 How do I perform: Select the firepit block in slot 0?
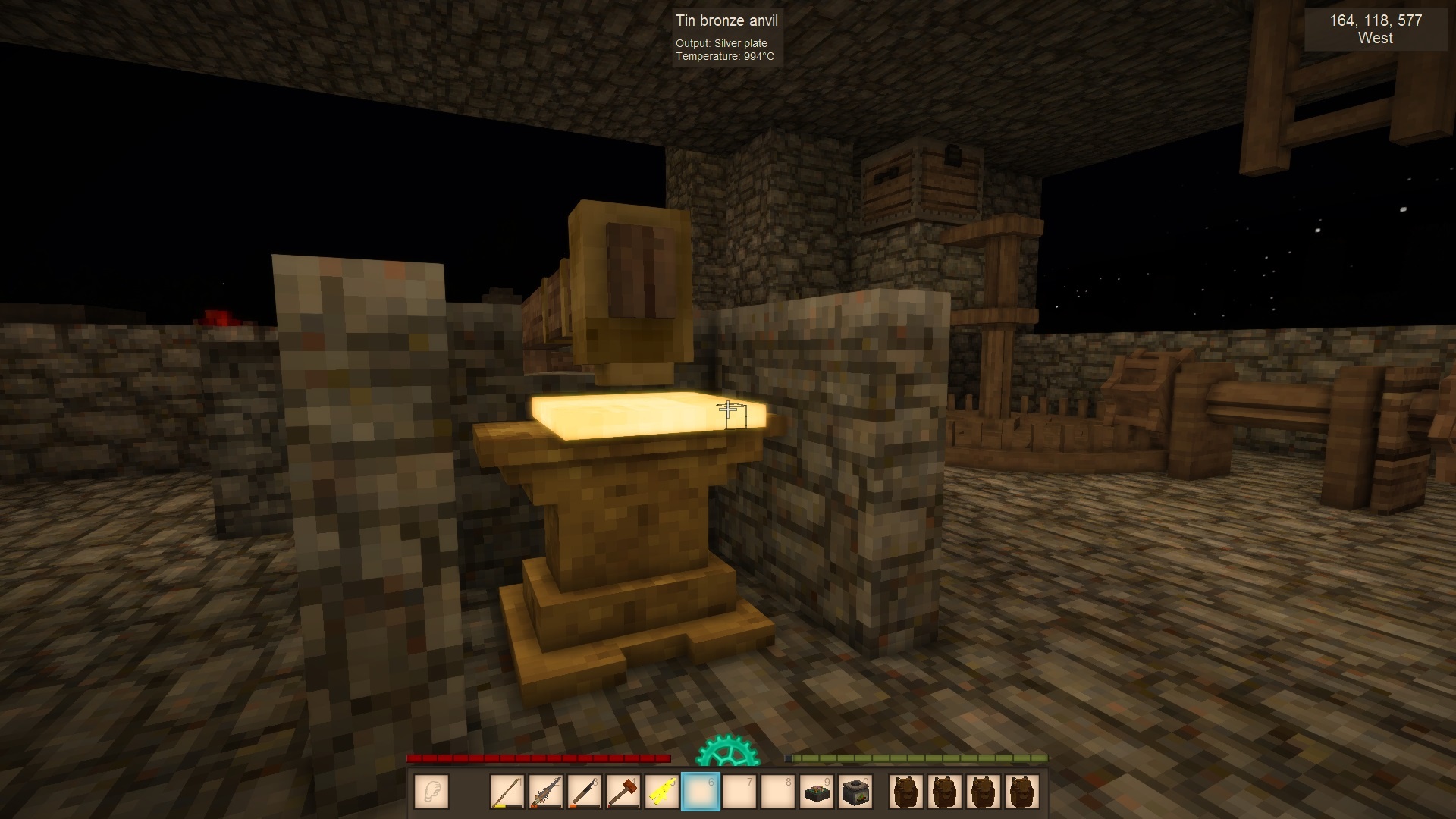pos(855,792)
